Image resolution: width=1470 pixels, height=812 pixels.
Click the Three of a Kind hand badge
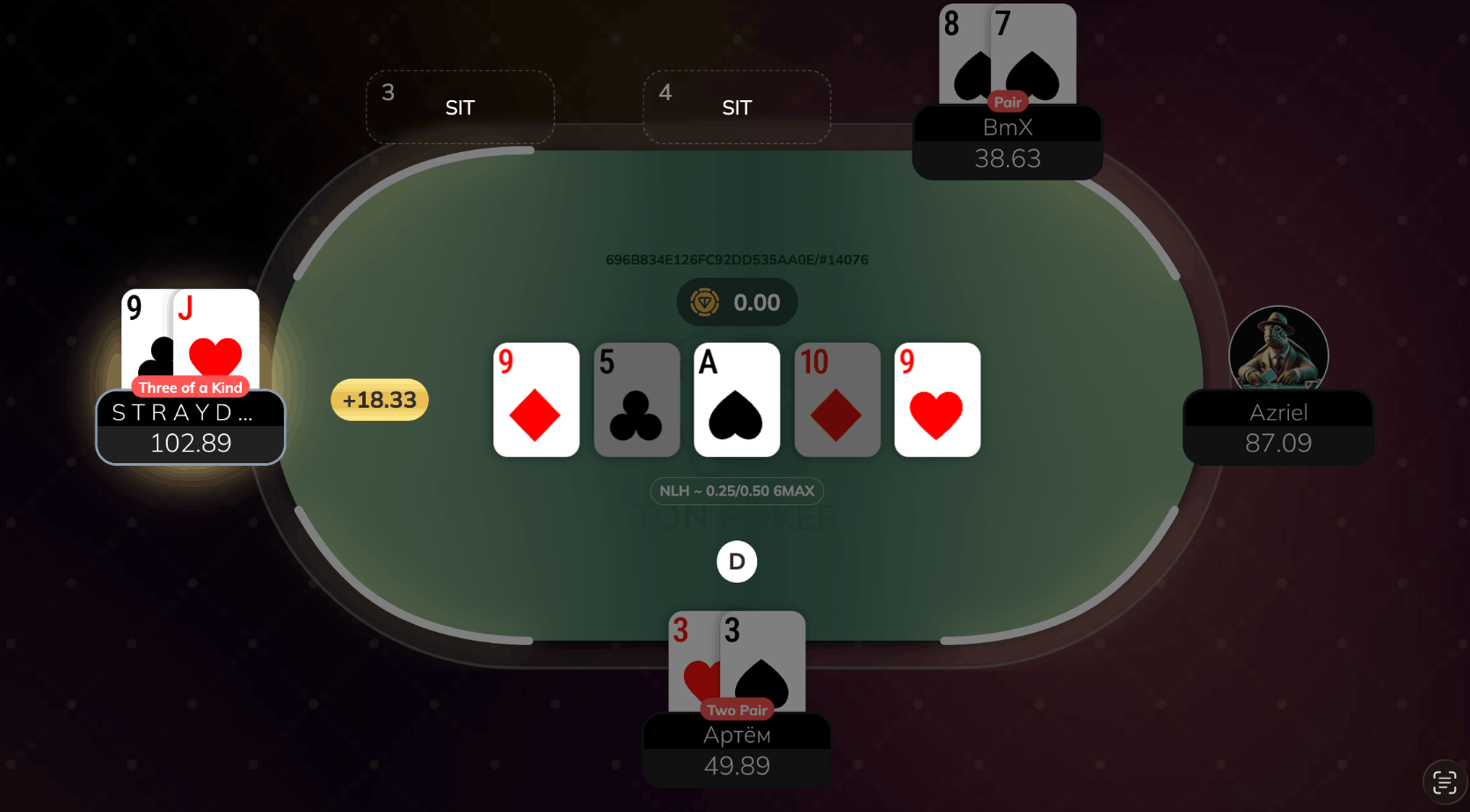(190, 387)
